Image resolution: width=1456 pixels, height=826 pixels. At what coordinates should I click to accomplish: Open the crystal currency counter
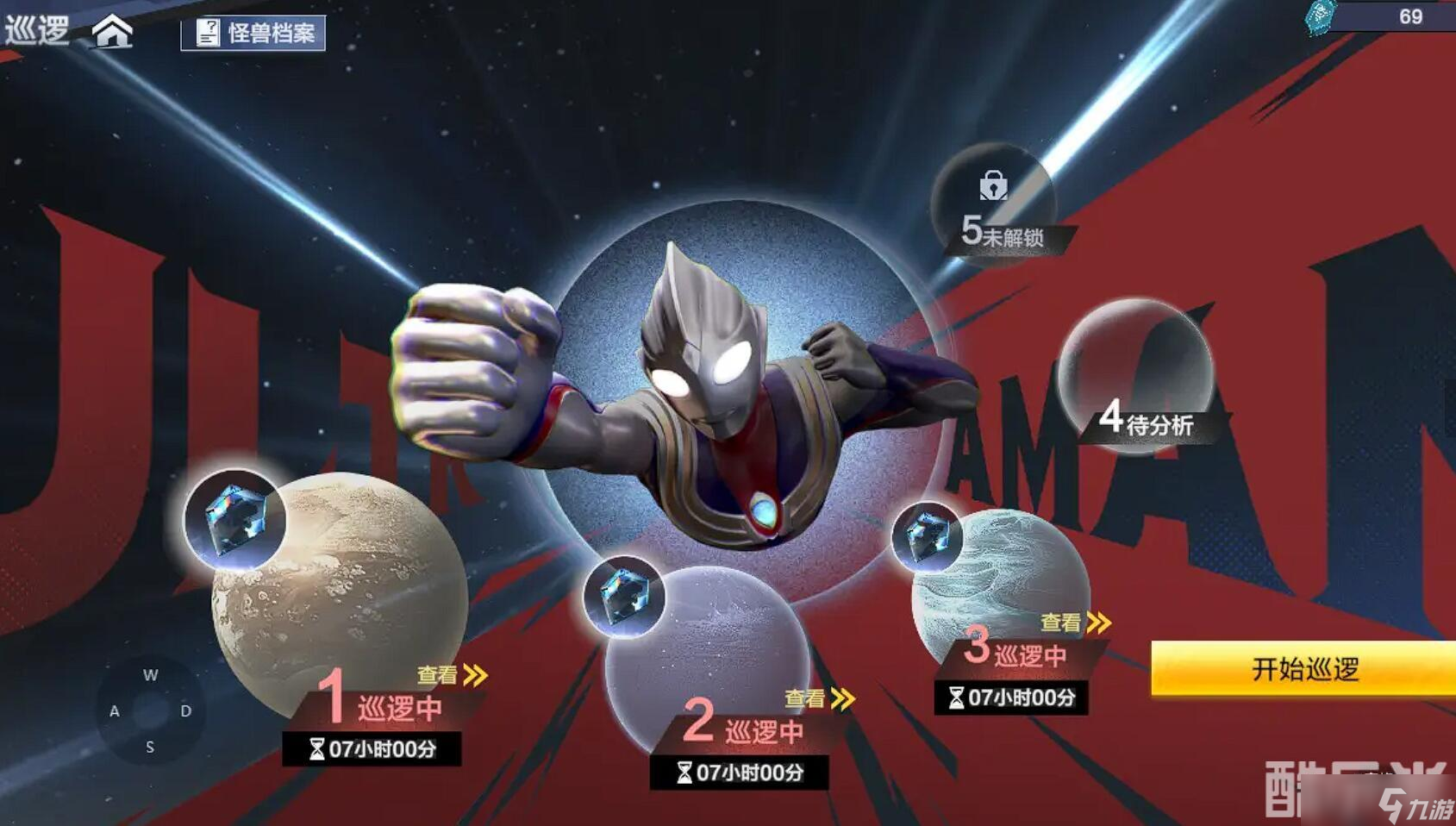pos(1379,16)
